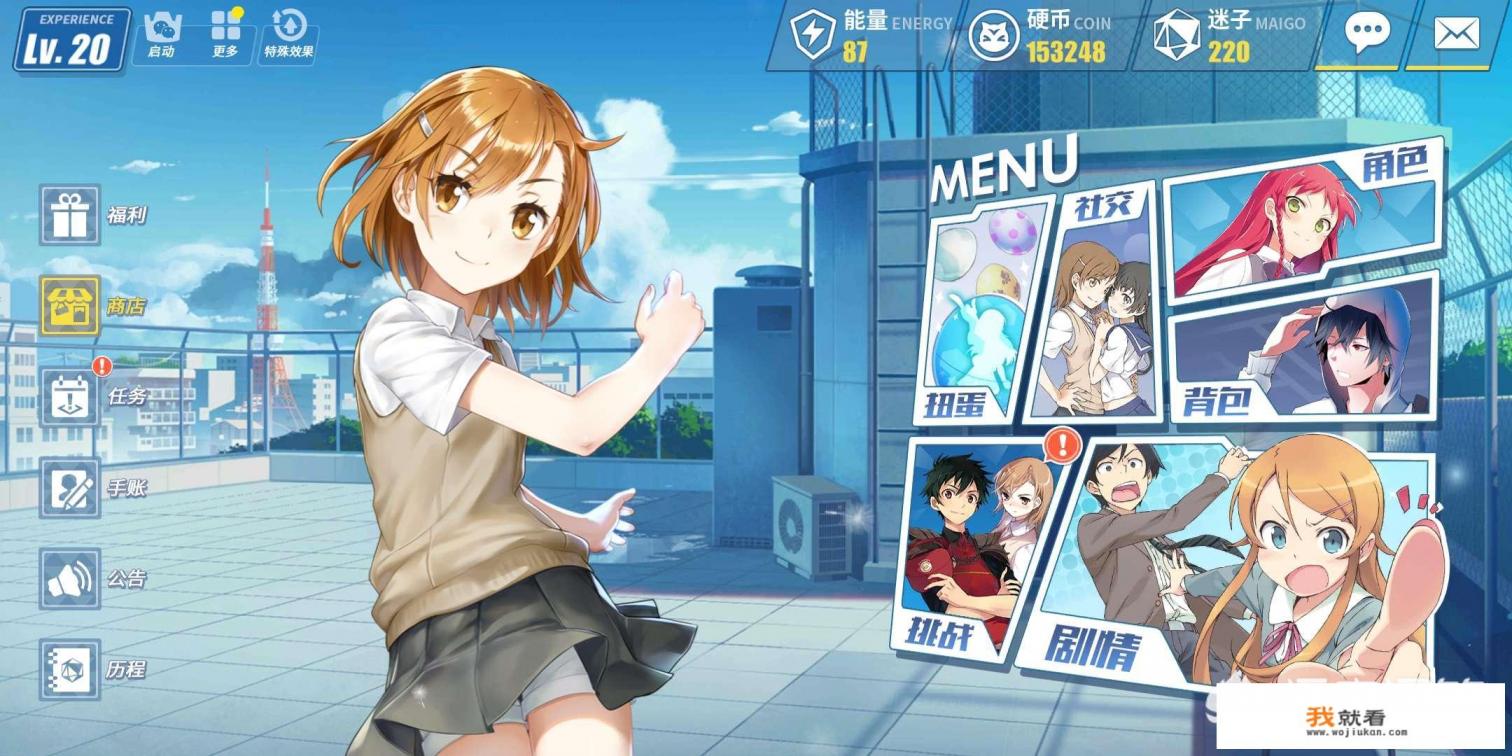Show the 公告 announcements
The width and height of the screenshot is (1512, 756).
(x=70, y=579)
